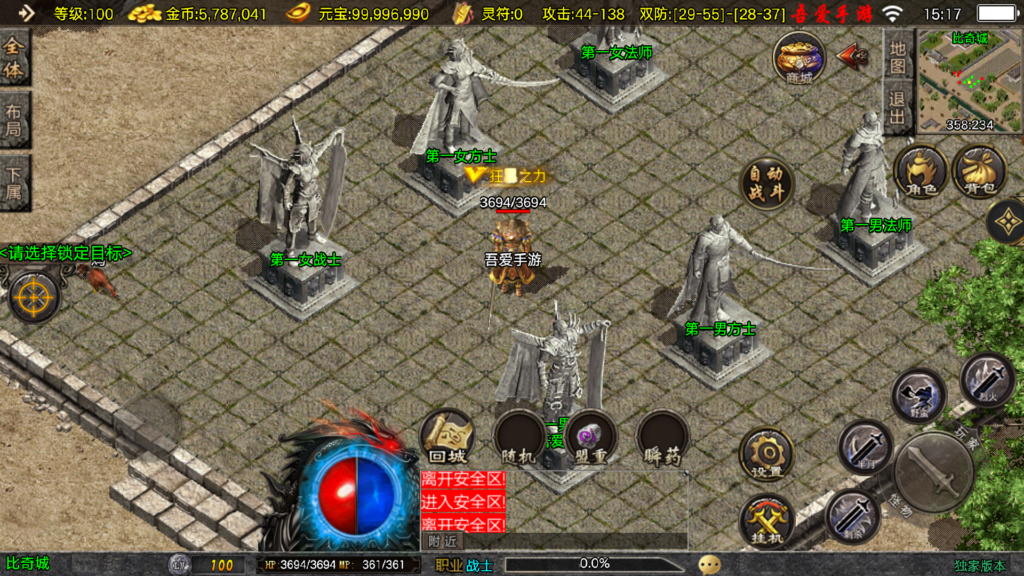This screenshot has height=576, width=1024.
Task: Select the 布局 layout side tab
Action: click(14, 120)
